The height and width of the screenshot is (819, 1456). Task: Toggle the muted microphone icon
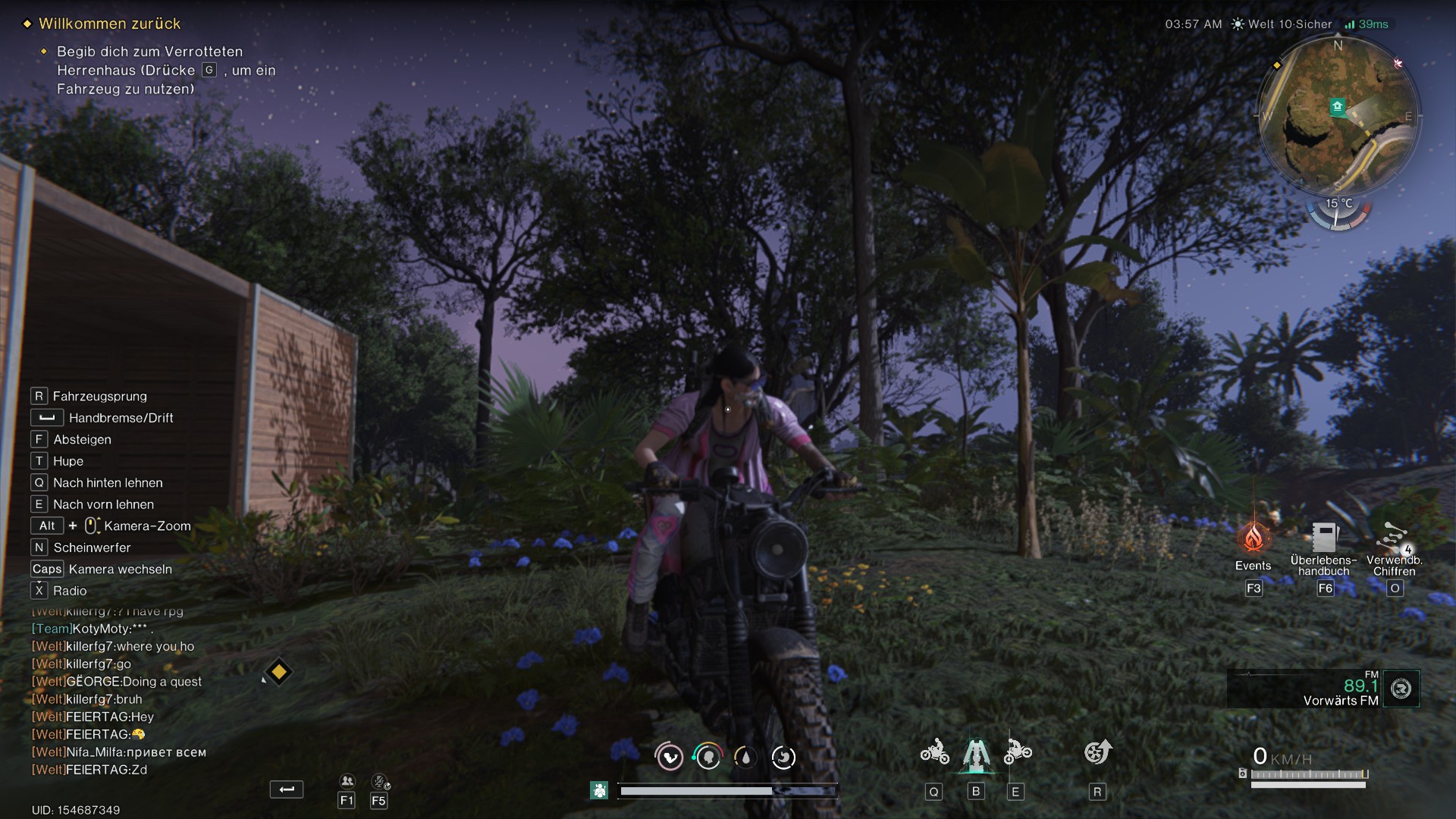[379, 781]
